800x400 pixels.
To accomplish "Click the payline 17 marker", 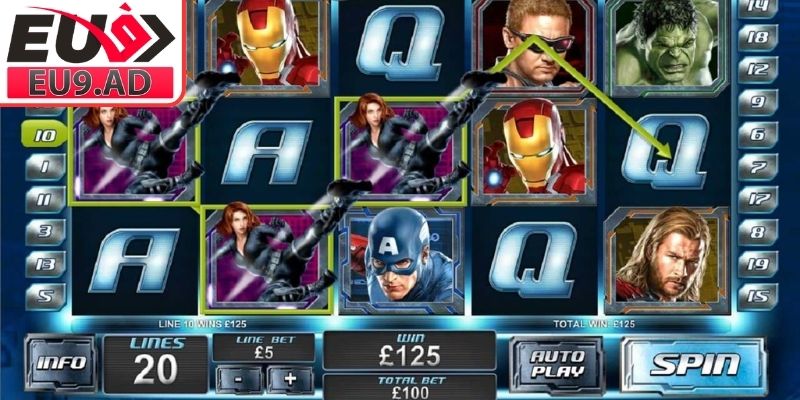I will [757, 199].
